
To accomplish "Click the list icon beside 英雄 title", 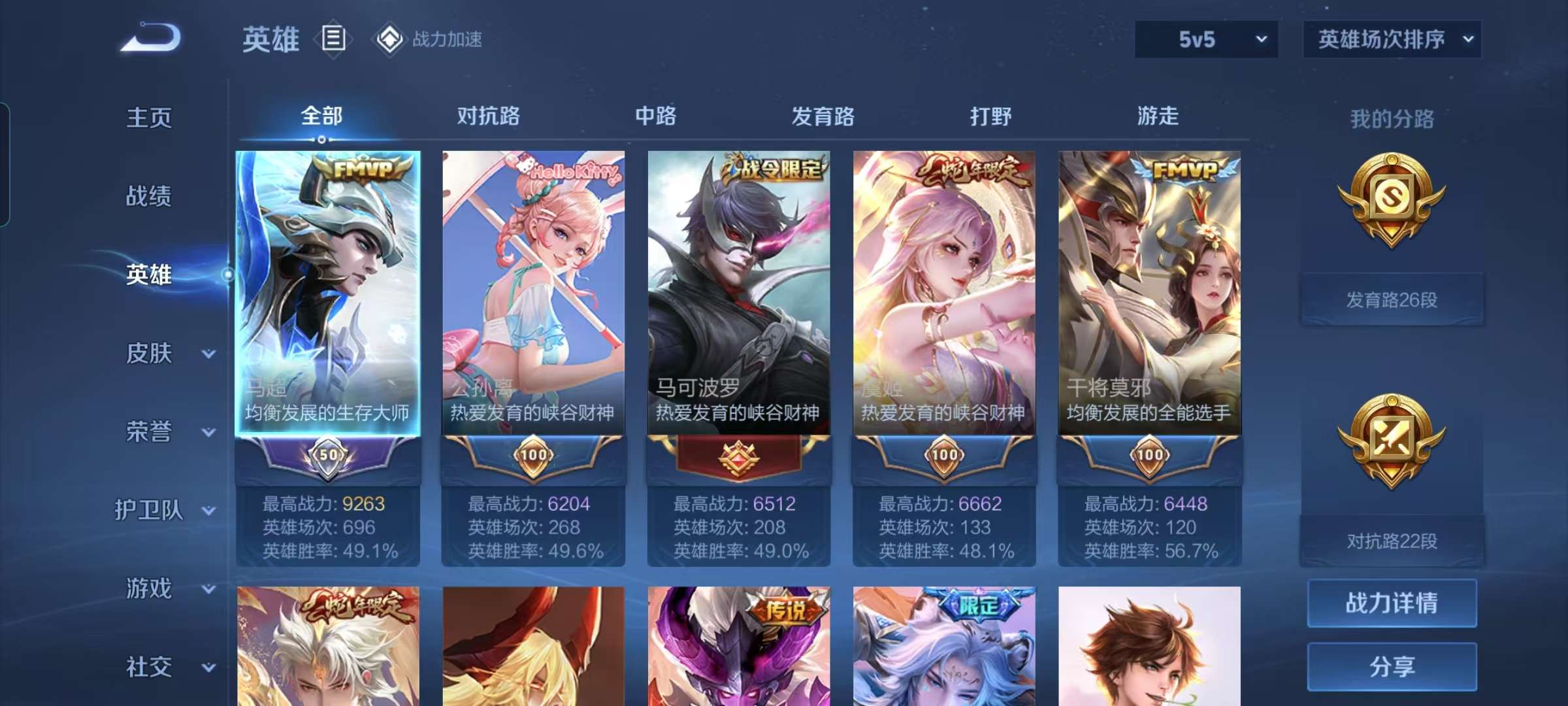I will (x=332, y=40).
